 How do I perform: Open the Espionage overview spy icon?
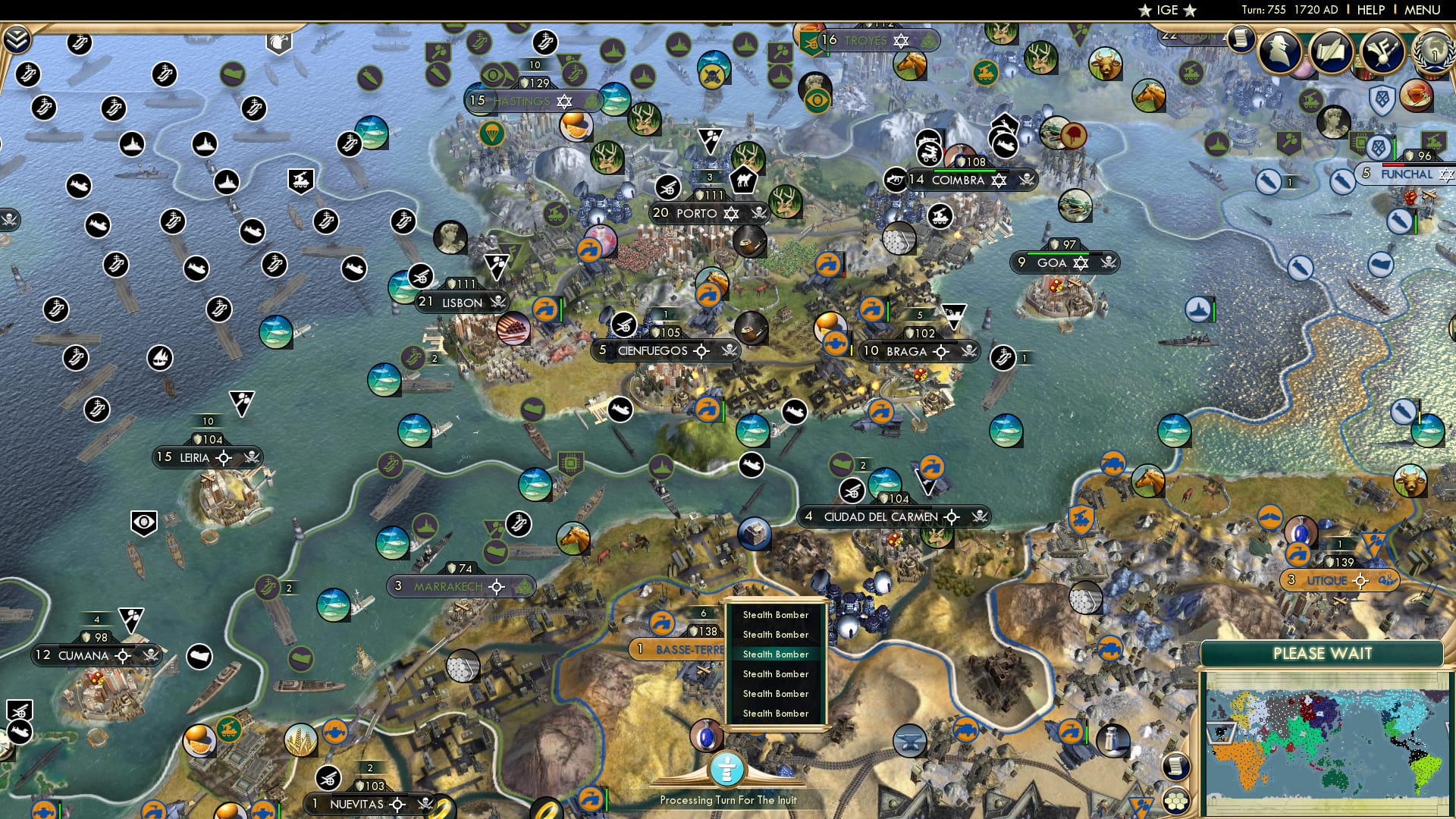click(1280, 50)
